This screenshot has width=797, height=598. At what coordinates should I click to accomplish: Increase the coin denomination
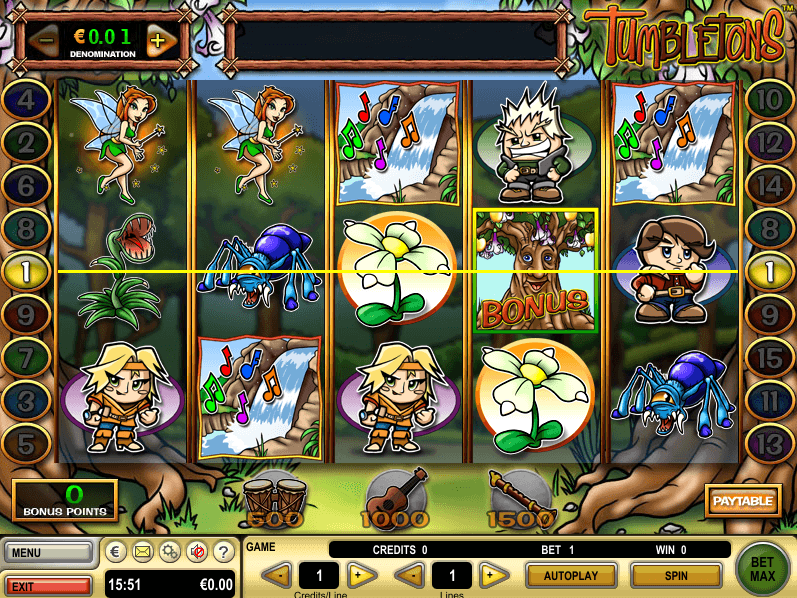(158, 41)
